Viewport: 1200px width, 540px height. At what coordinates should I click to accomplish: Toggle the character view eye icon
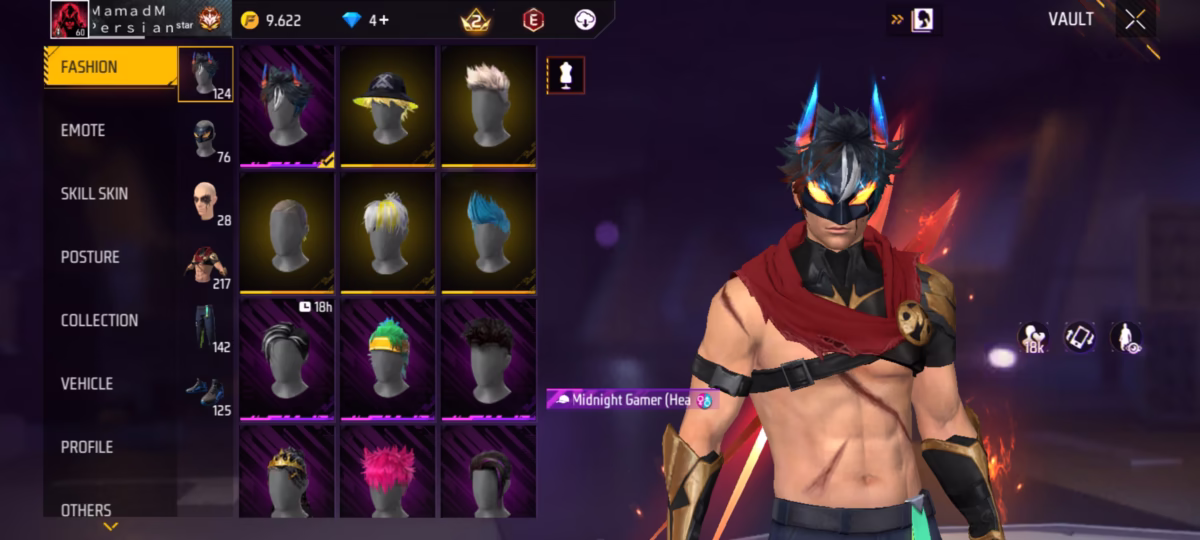pyautogui.click(x=1127, y=337)
